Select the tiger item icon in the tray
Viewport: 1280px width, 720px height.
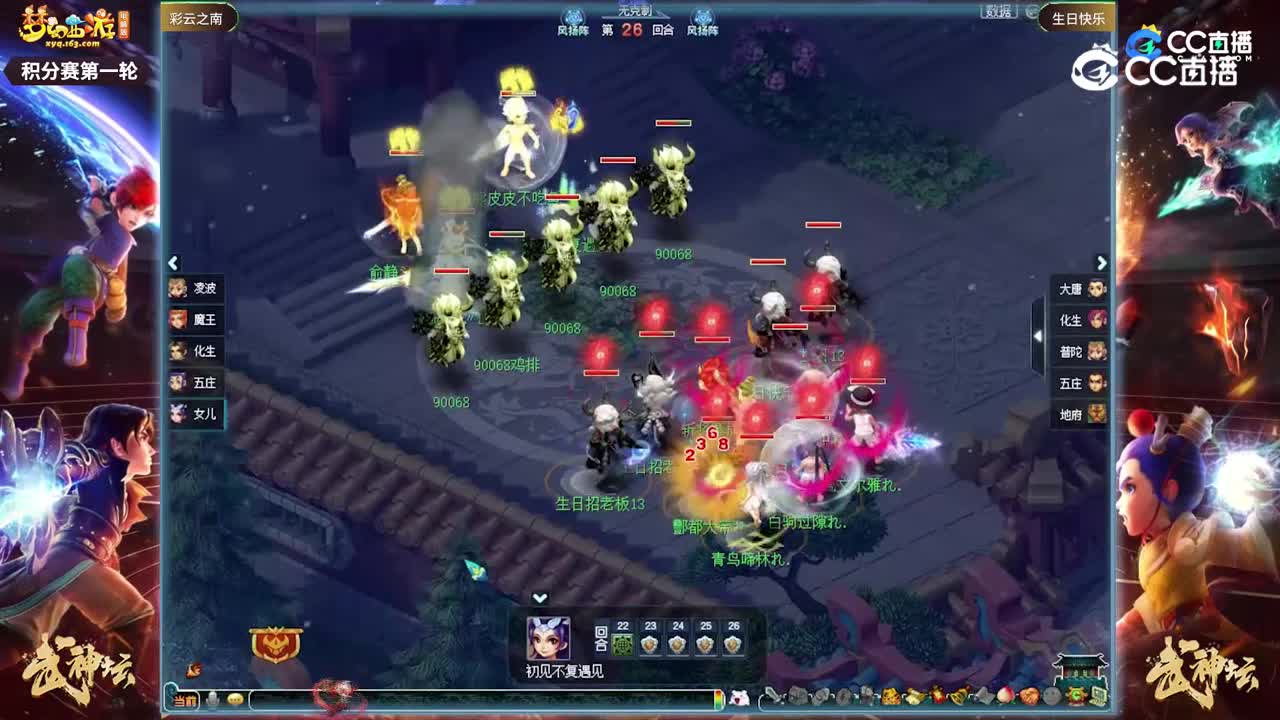890,697
